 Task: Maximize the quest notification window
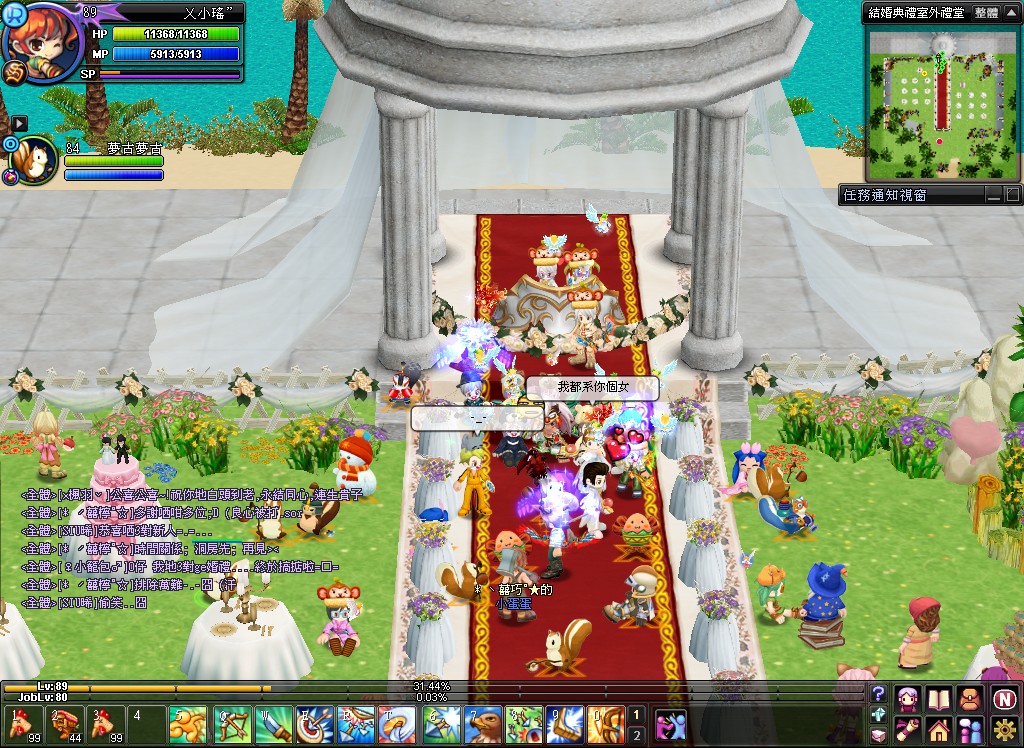tap(1012, 195)
